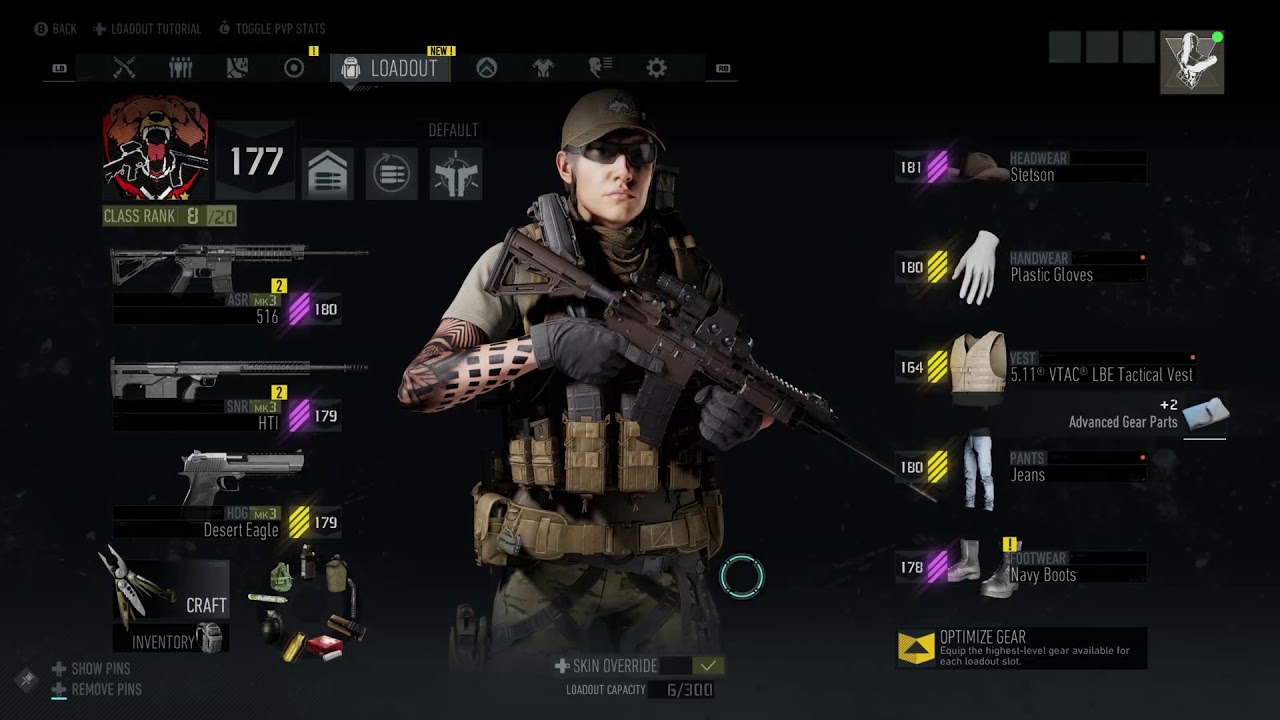The width and height of the screenshot is (1280, 720).
Task: Select the Navy Boots footwear slot
Action: coord(1020,567)
